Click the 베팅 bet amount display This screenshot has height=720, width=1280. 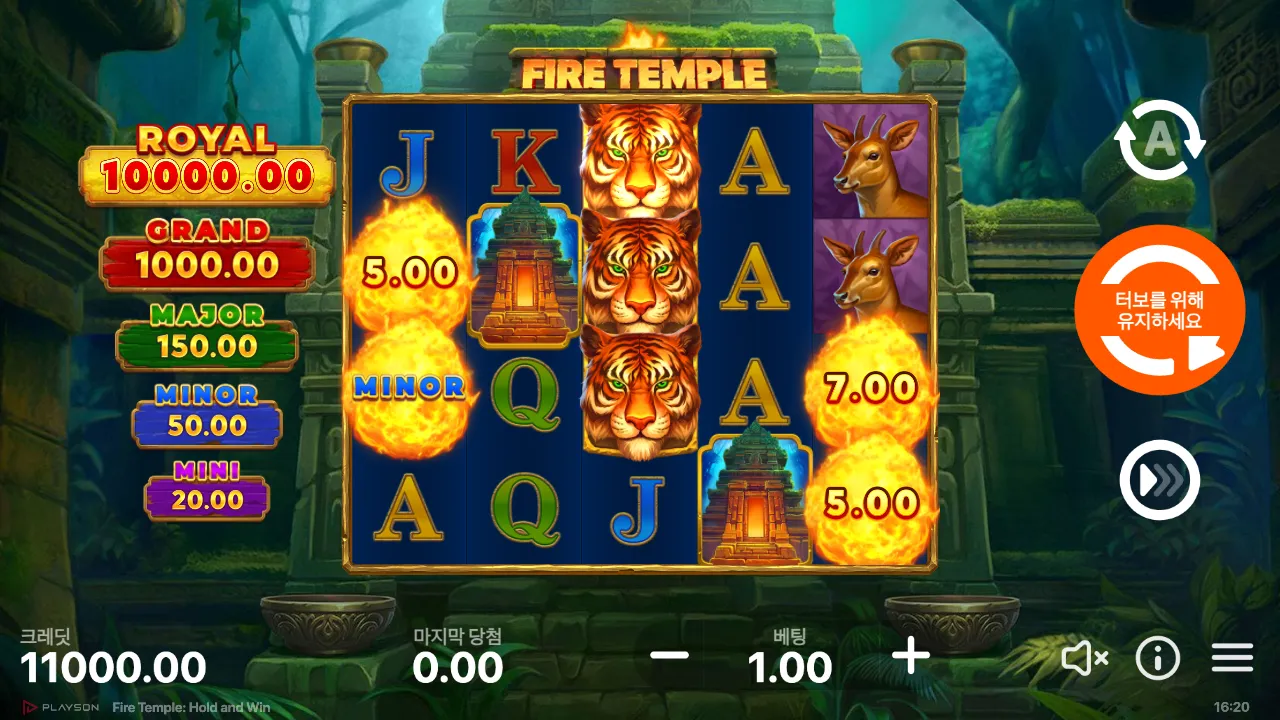[x=788, y=665]
